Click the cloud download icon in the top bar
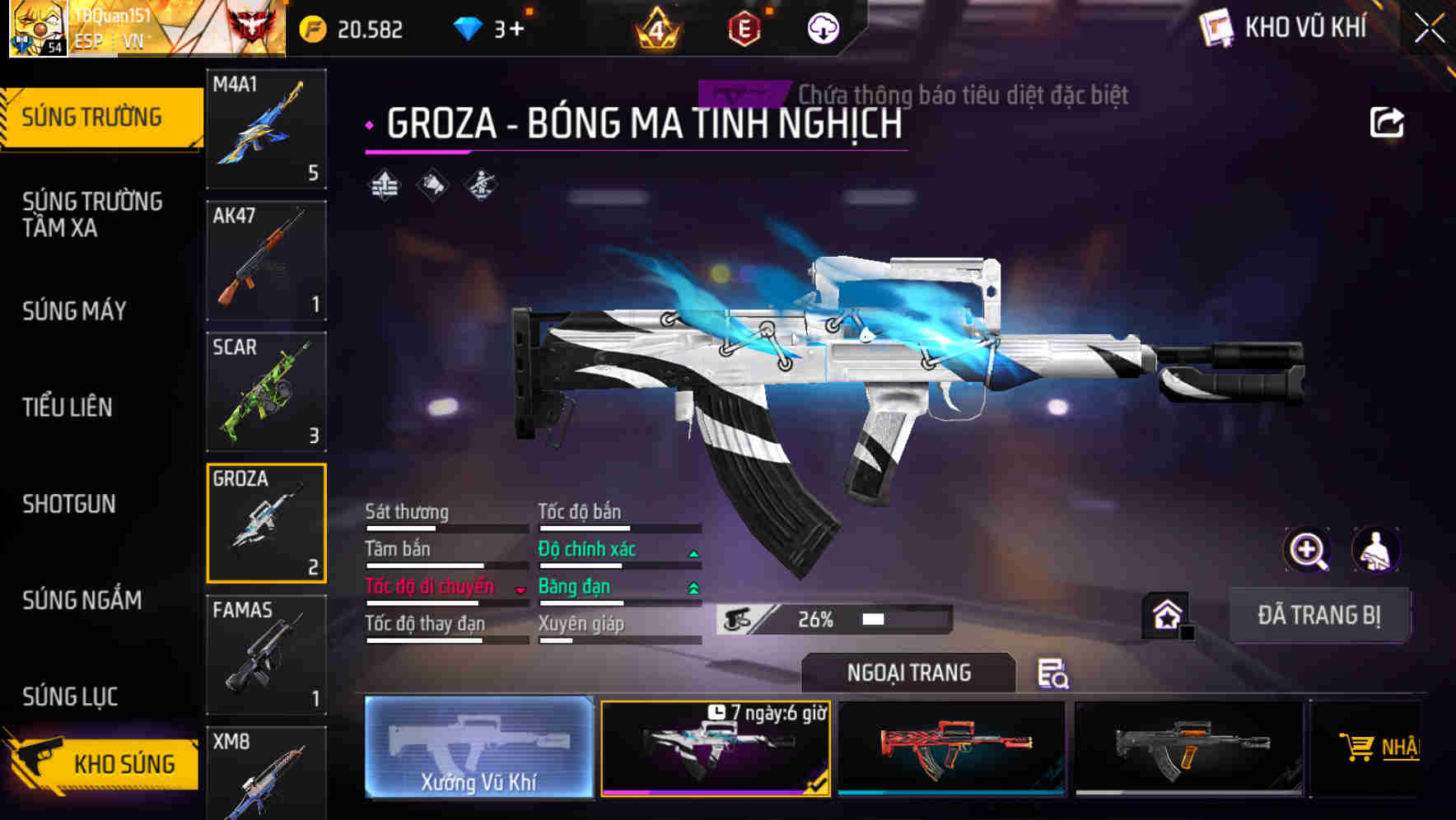Screen dimensions: 1456x820 (823, 30)
